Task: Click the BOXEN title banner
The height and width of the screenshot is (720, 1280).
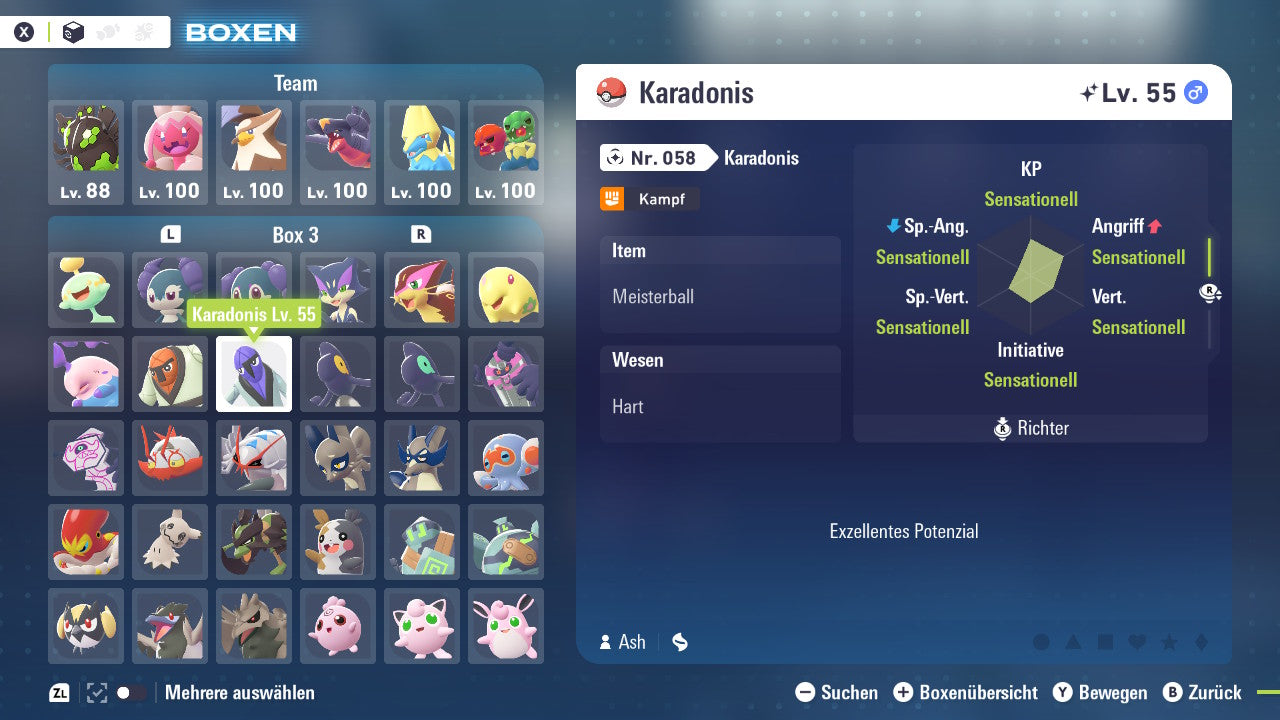Action: (x=239, y=33)
